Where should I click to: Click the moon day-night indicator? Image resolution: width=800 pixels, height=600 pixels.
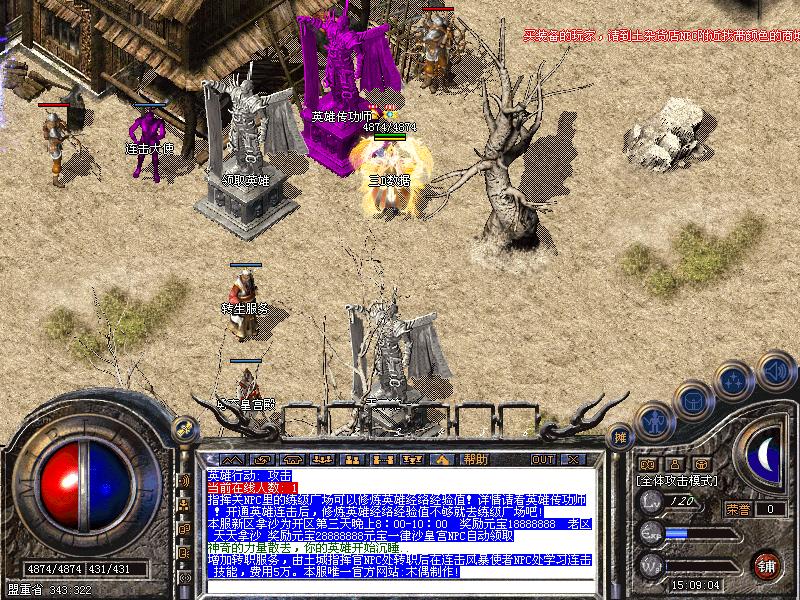[765, 456]
